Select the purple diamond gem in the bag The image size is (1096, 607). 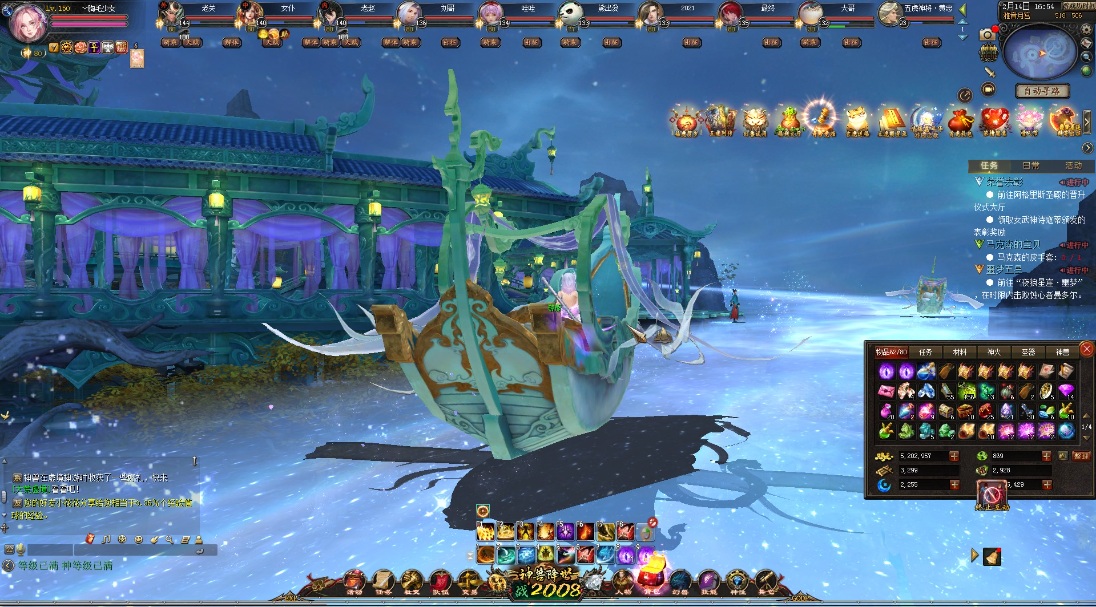1066,390
